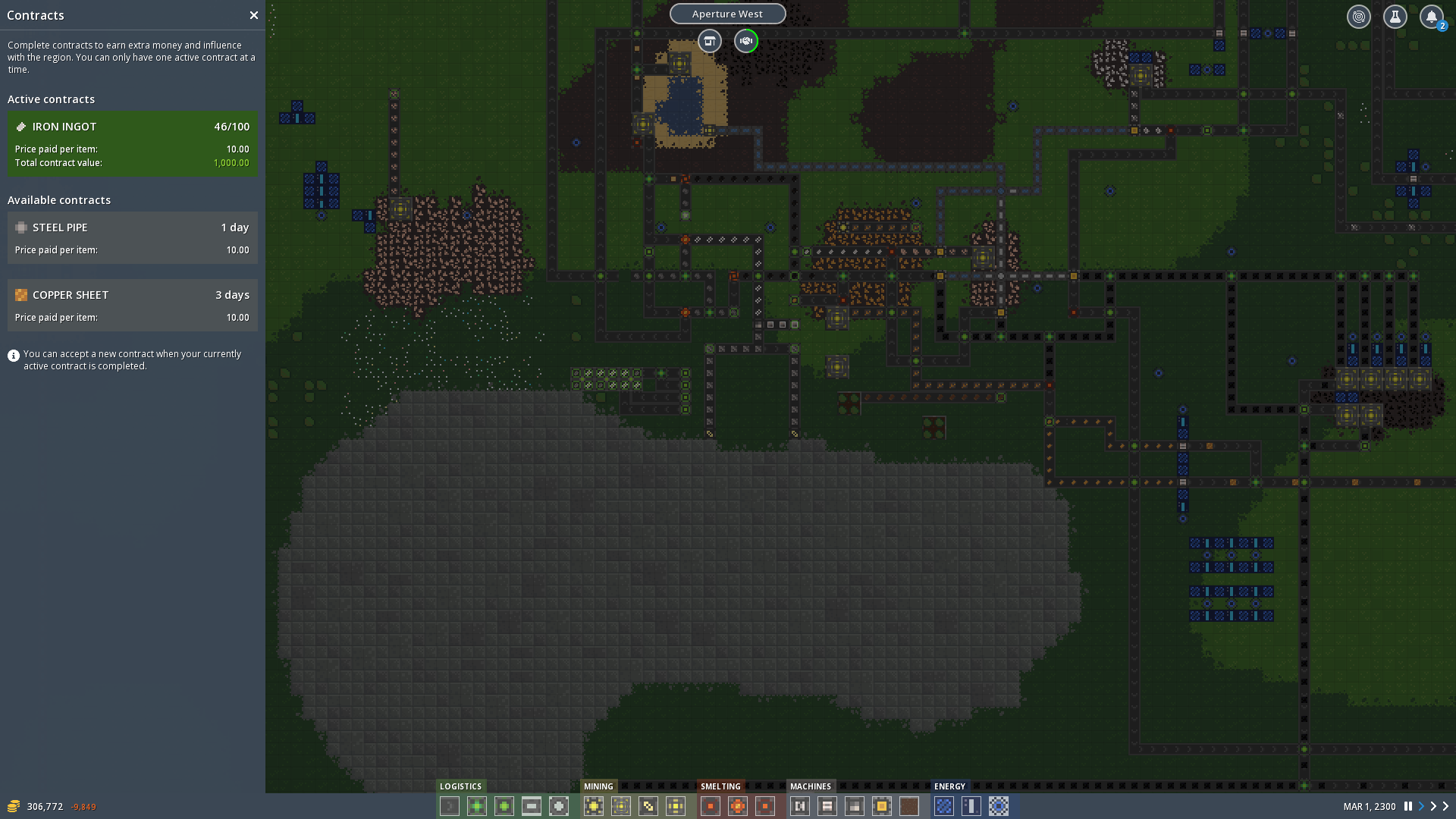Screen dimensions: 1456x819
Task: Select the solar panel icon under Energy
Action: click(944, 806)
